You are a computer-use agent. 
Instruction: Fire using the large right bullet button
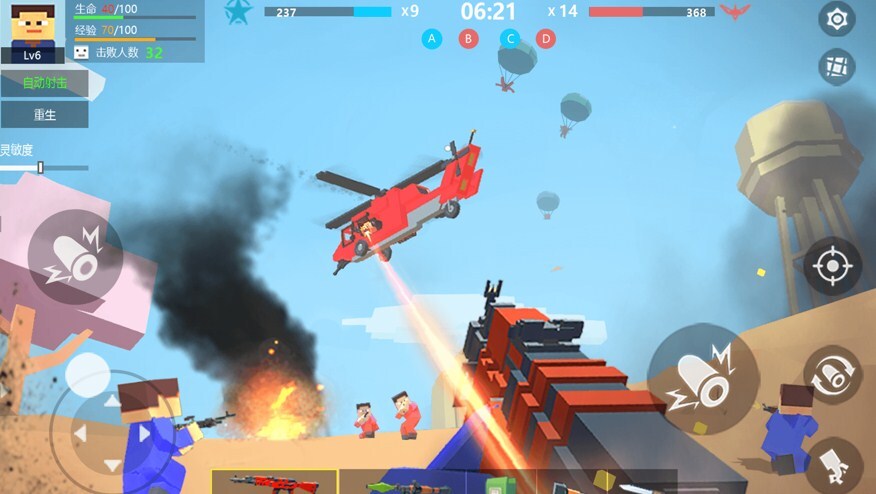click(703, 378)
